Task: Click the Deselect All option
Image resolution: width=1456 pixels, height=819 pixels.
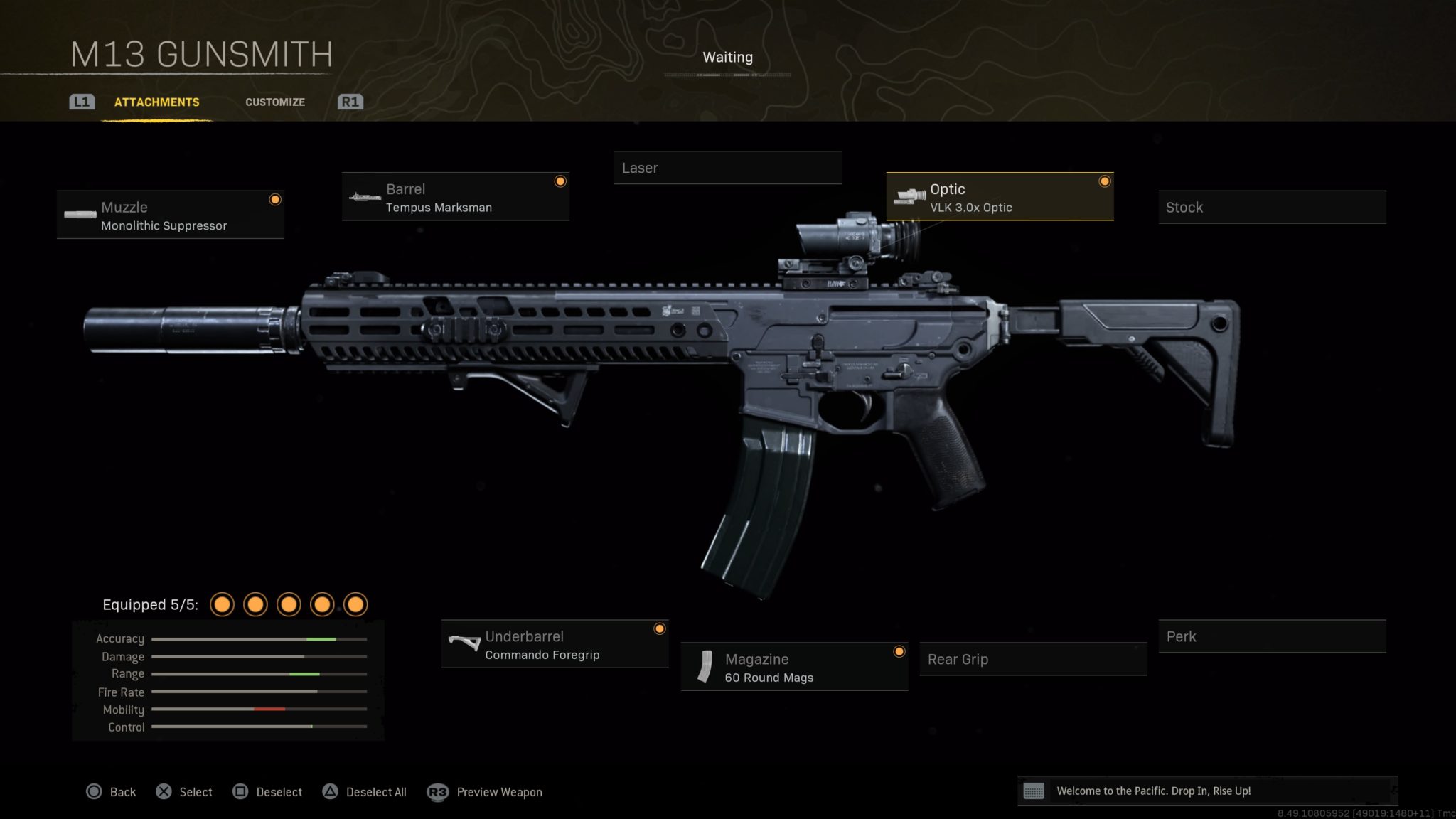Action: click(x=375, y=791)
